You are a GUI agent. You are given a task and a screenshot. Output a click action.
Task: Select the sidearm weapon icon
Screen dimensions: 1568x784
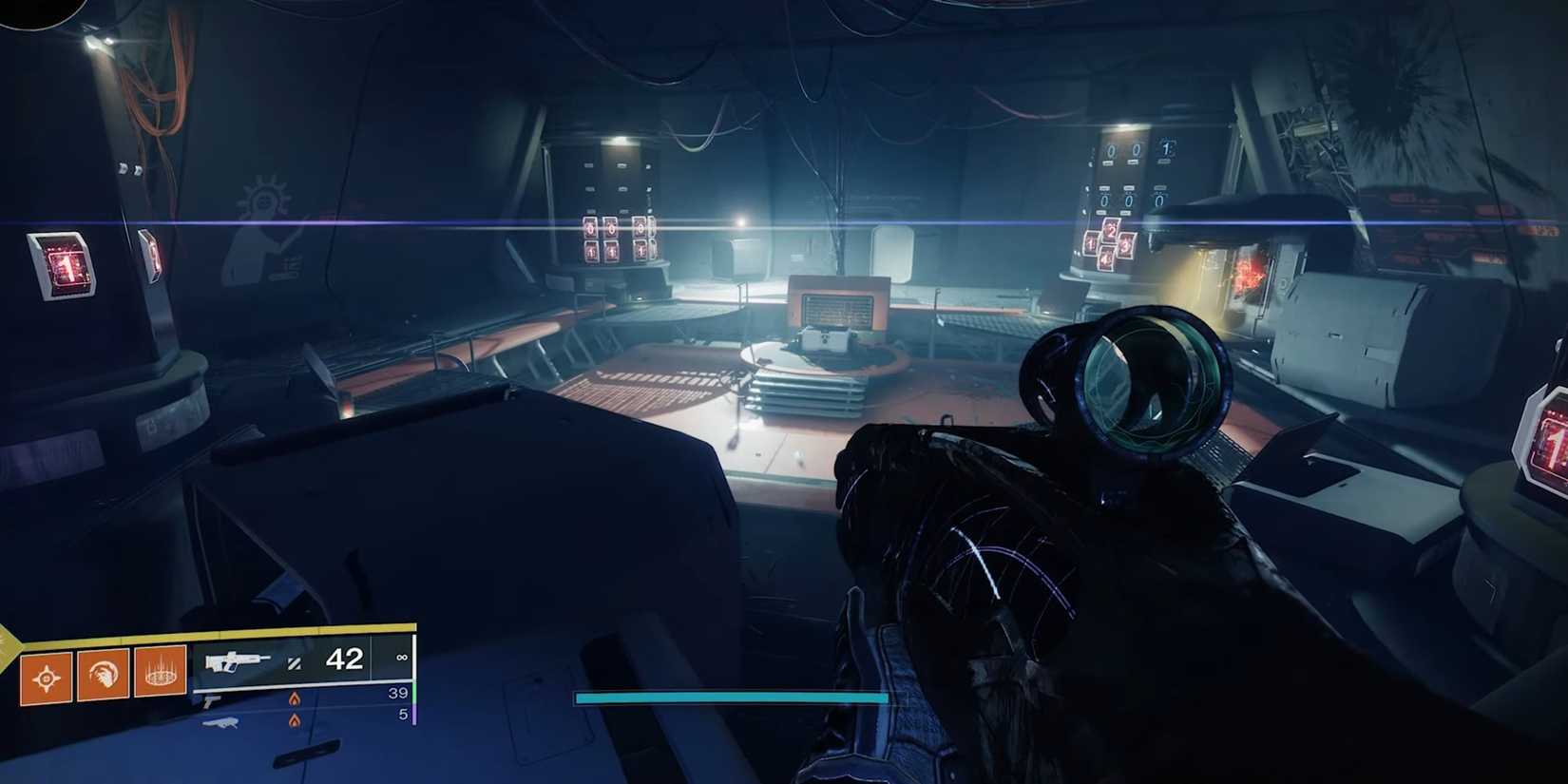[212, 702]
